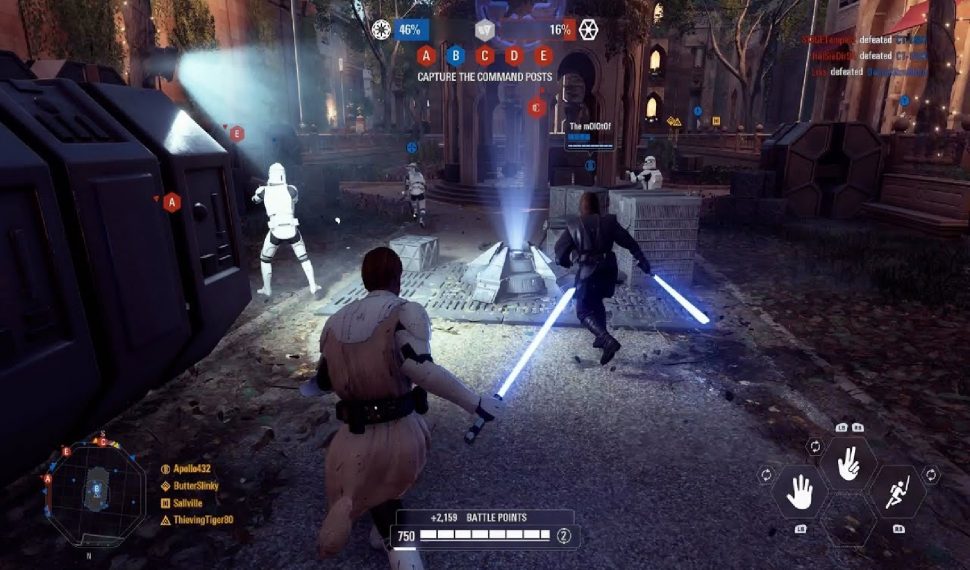Trigger the running lightsaber rush ability

click(896, 491)
